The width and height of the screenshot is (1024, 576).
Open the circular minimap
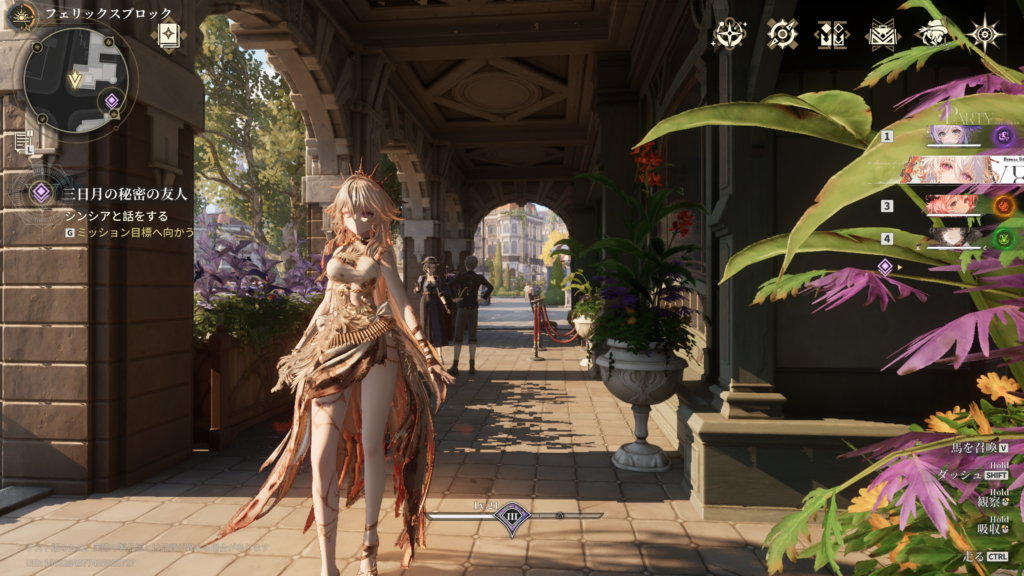coord(75,80)
